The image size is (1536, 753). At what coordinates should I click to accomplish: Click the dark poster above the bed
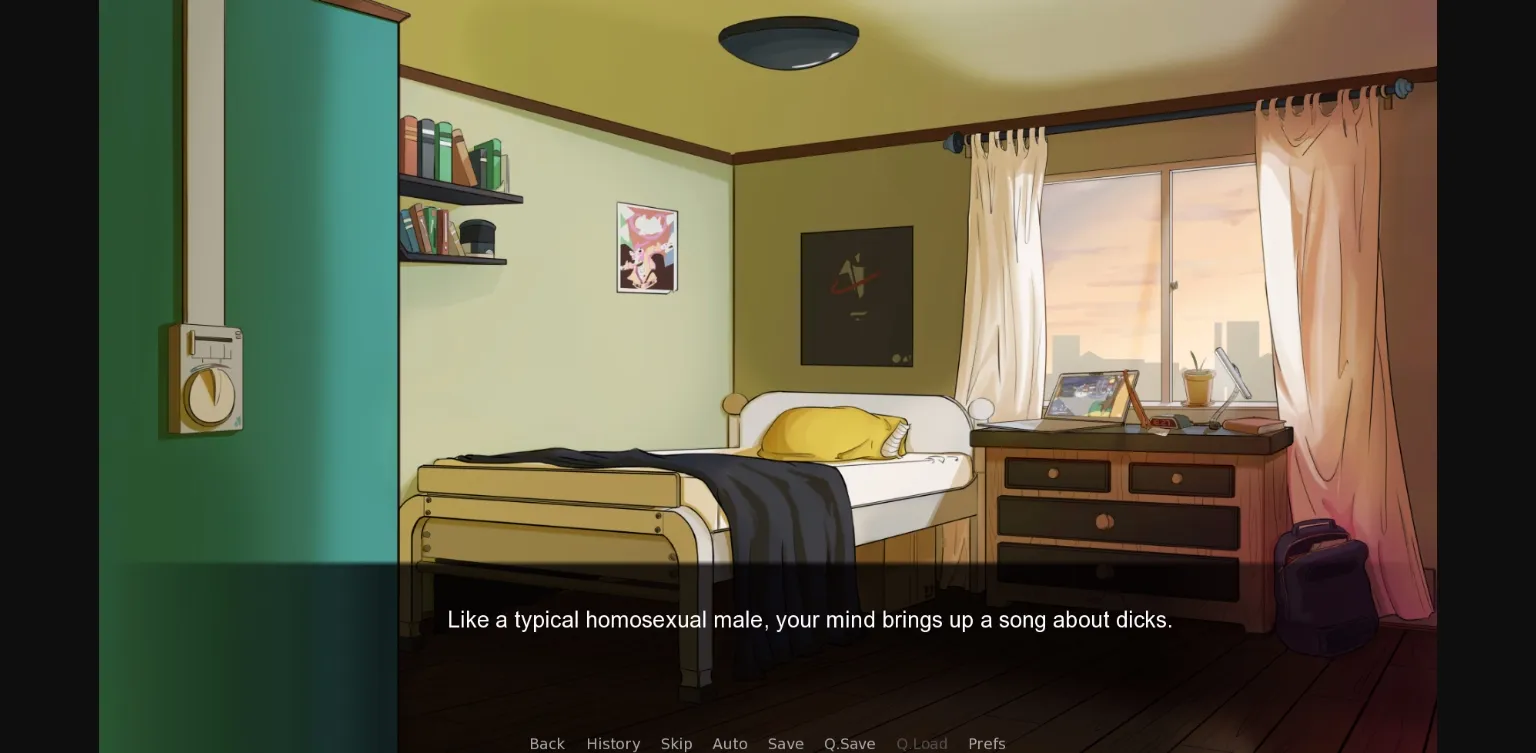point(856,297)
